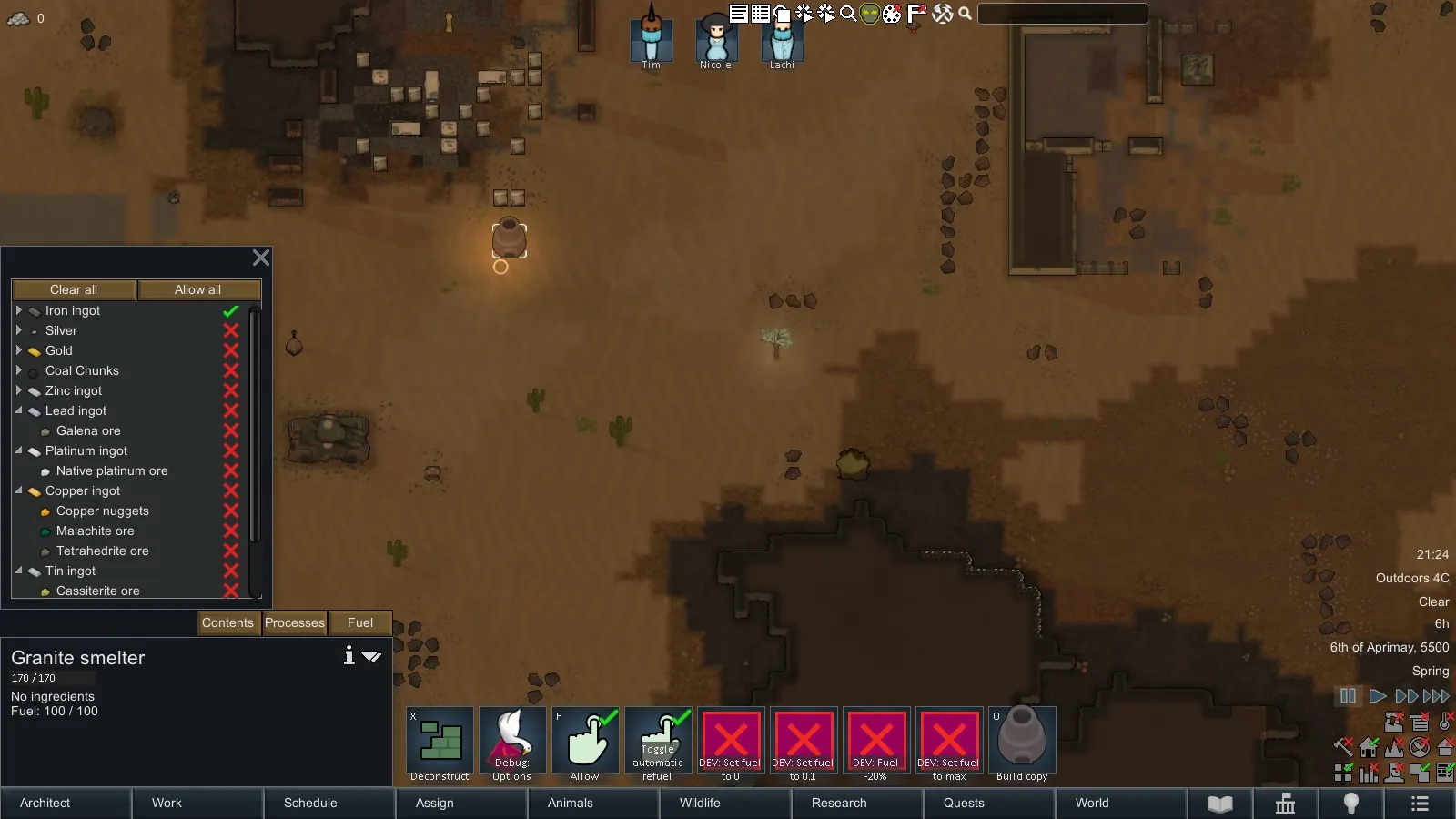The image size is (1456, 819).
Task: Click the Clear all button
Action: coord(74,289)
